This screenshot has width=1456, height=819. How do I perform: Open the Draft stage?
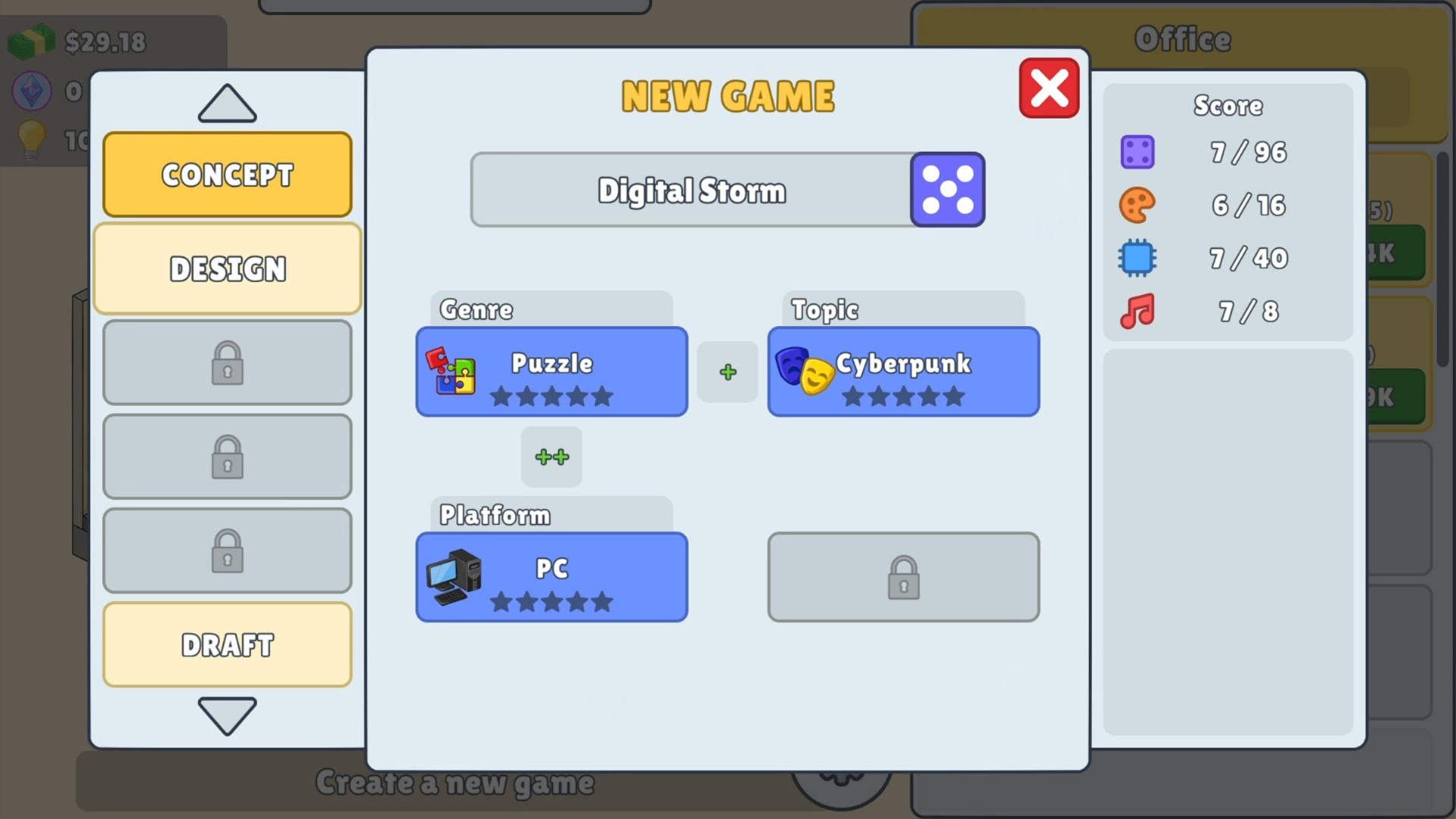[227, 645]
